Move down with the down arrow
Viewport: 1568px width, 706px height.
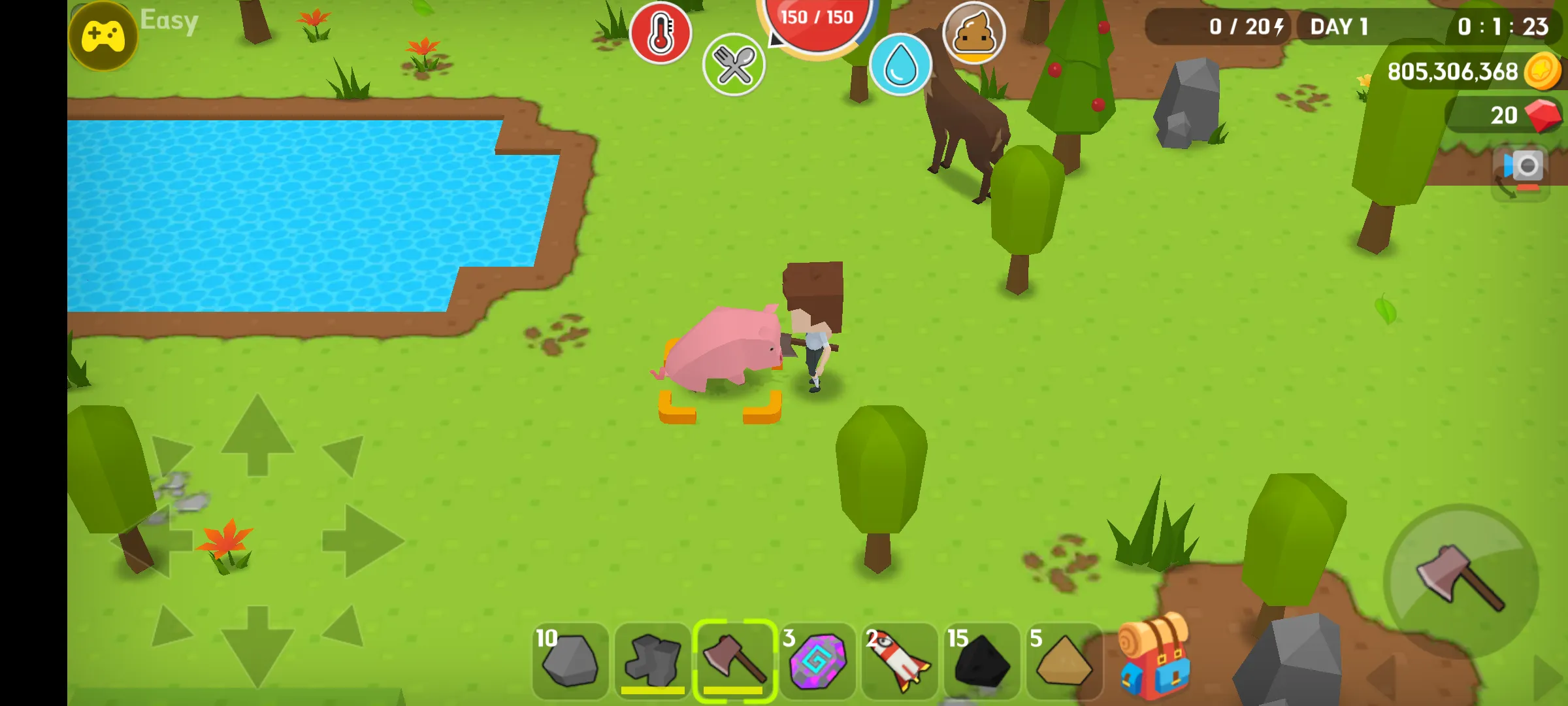(x=257, y=646)
